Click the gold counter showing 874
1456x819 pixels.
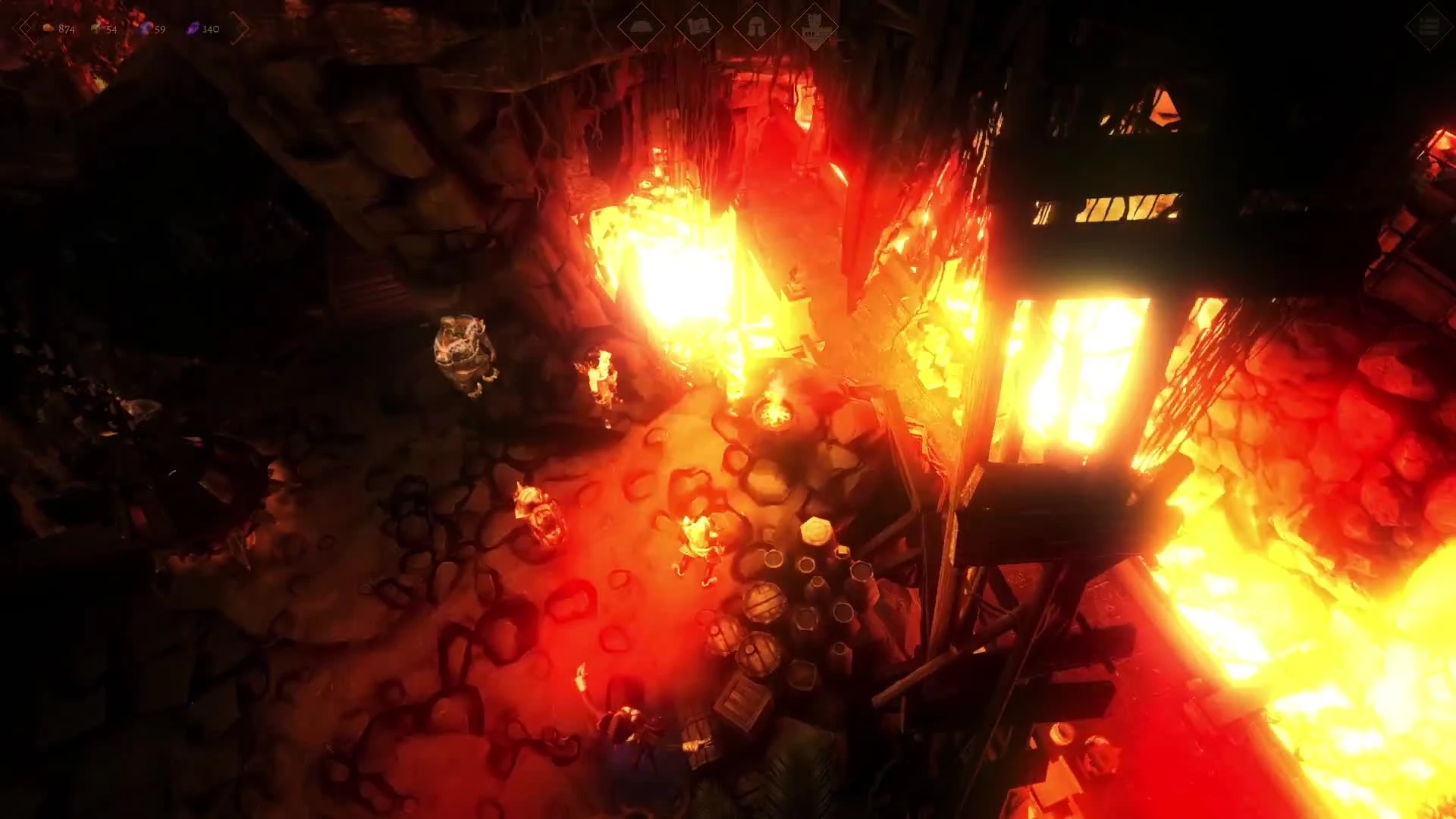point(66,29)
